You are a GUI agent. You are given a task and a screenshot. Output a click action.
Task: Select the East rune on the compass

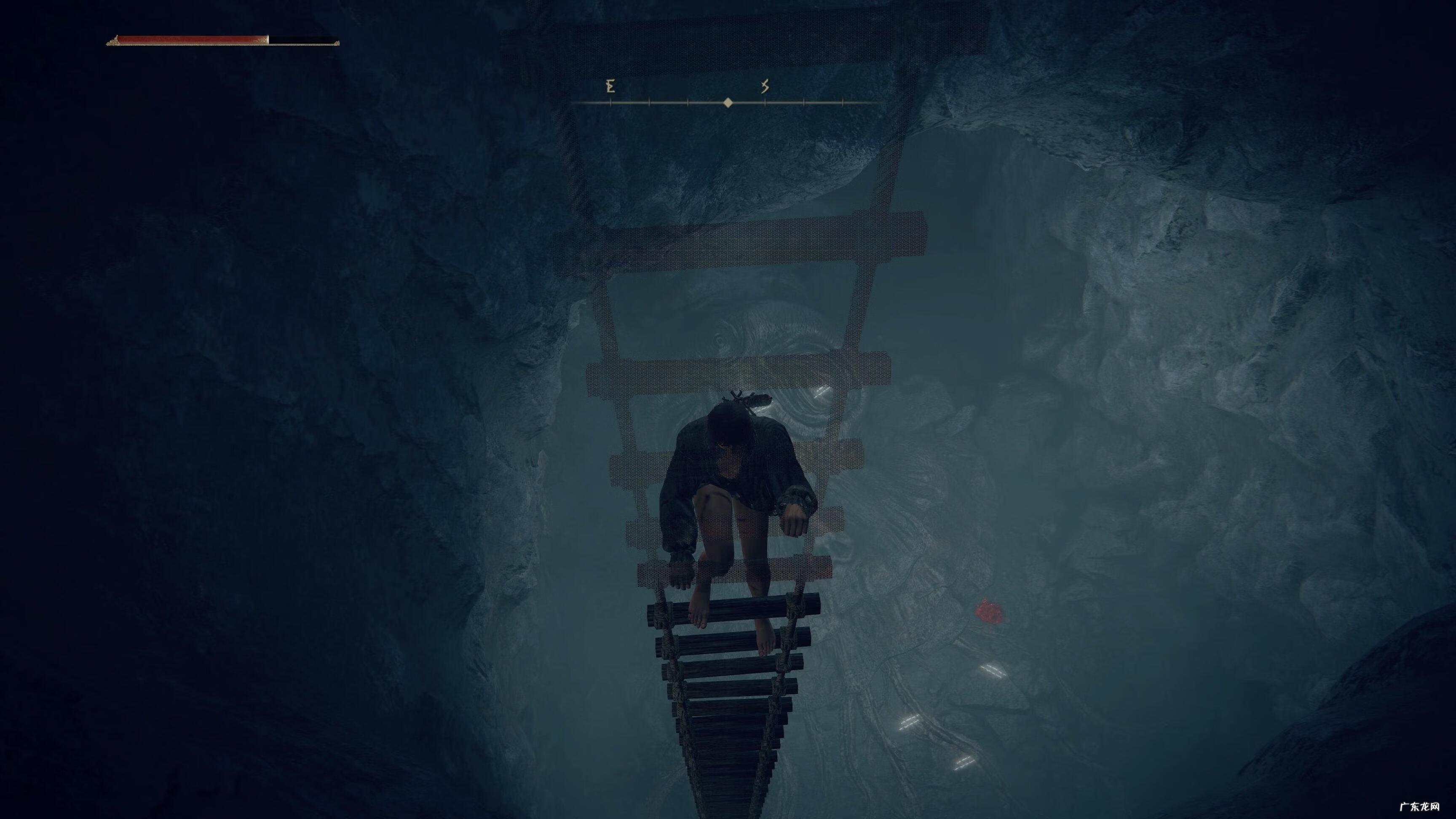point(610,86)
